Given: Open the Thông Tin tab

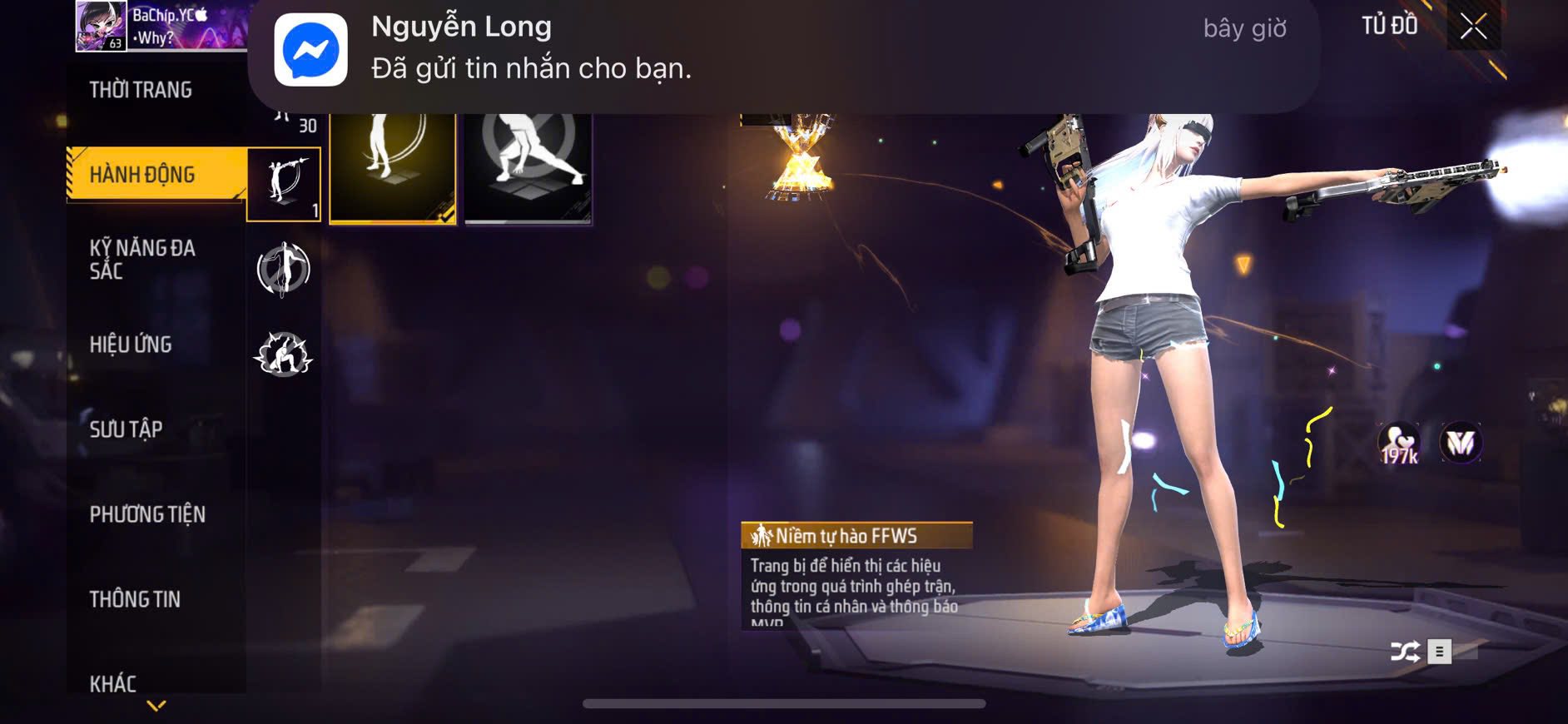Looking at the screenshot, I should click(x=135, y=599).
